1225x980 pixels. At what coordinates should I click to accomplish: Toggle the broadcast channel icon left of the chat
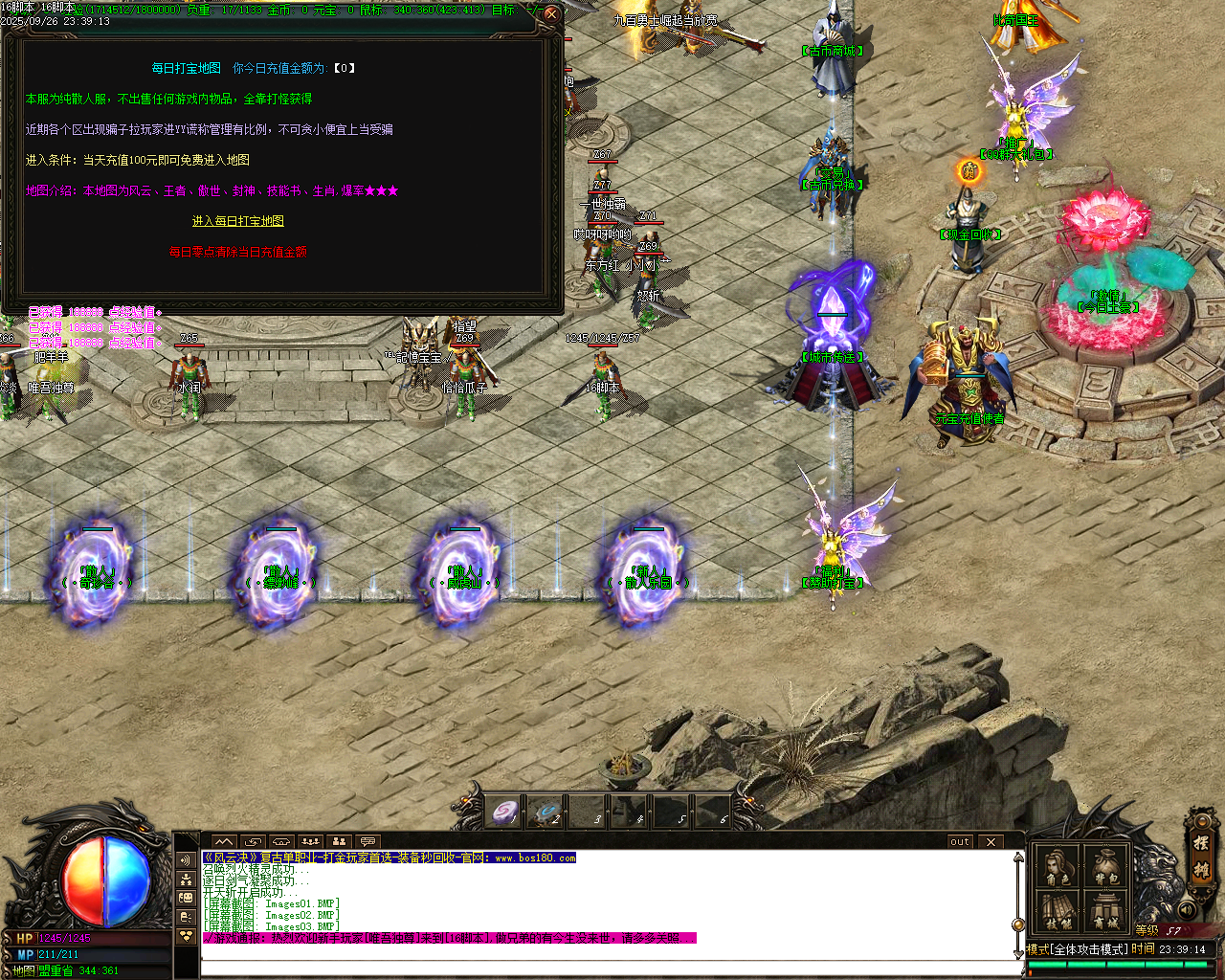[x=186, y=859]
